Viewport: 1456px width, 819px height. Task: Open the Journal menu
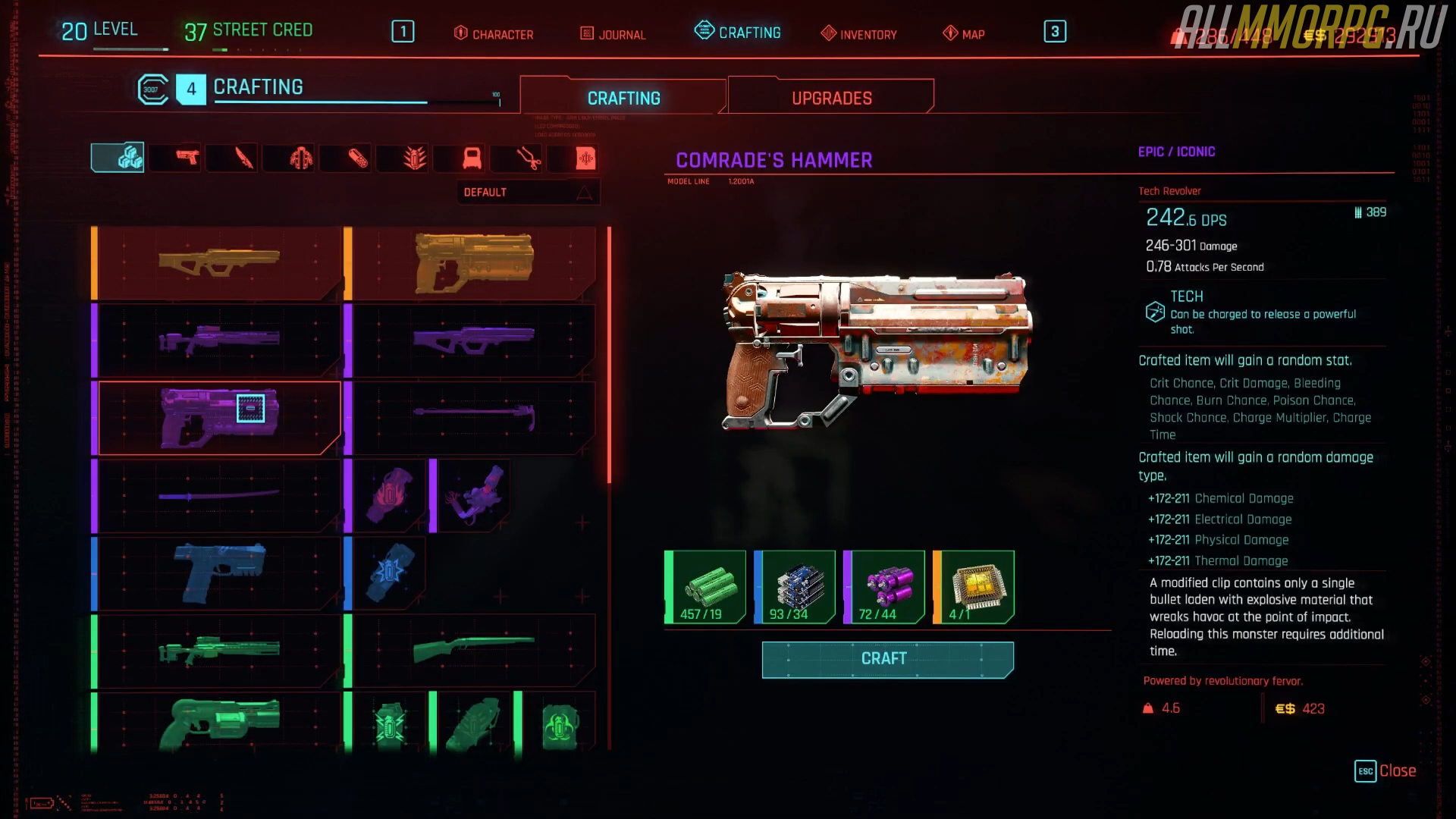(x=613, y=34)
